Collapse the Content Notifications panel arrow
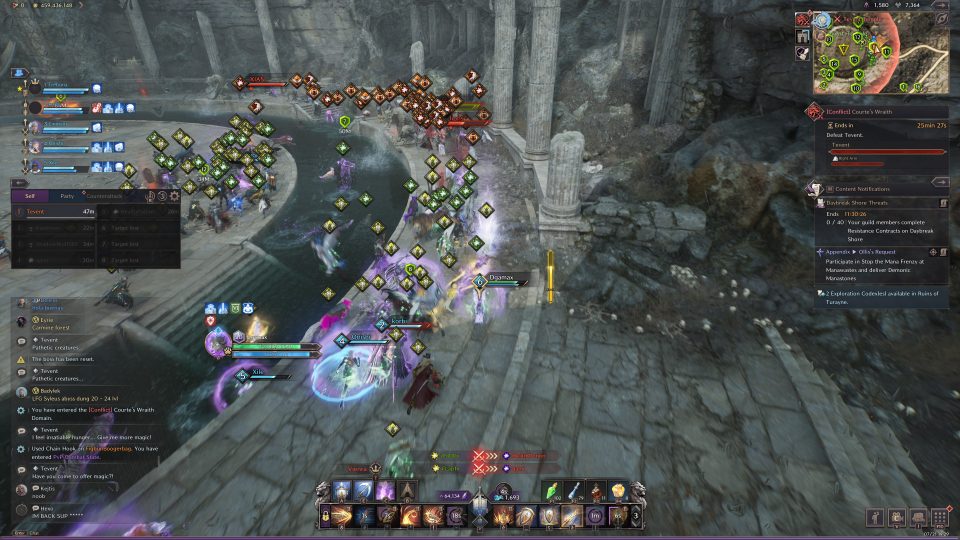This screenshot has height=540, width=960. [940, 182]
